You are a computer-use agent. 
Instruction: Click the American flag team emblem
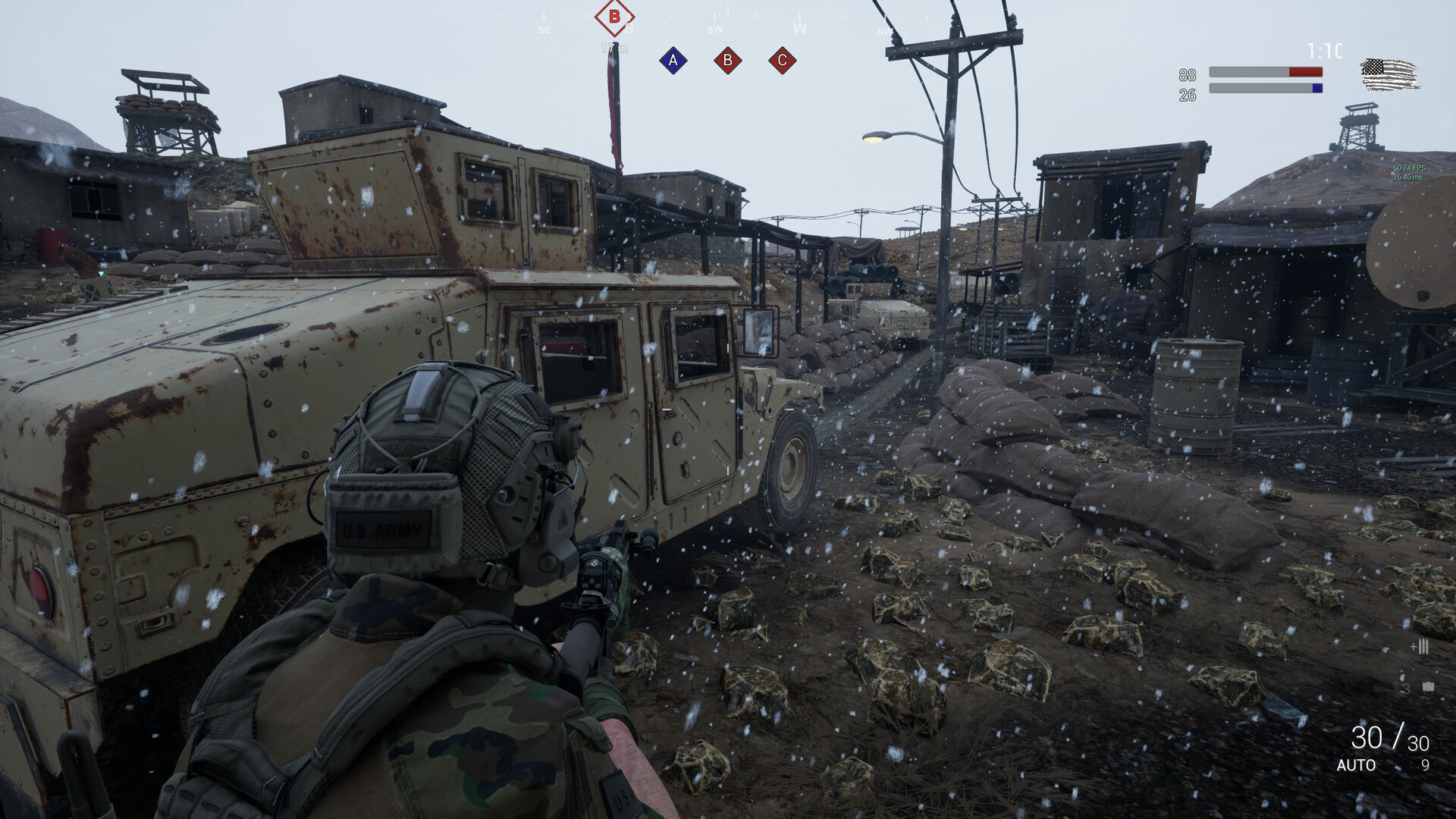pyautogui.click(x=1388, y=74)
